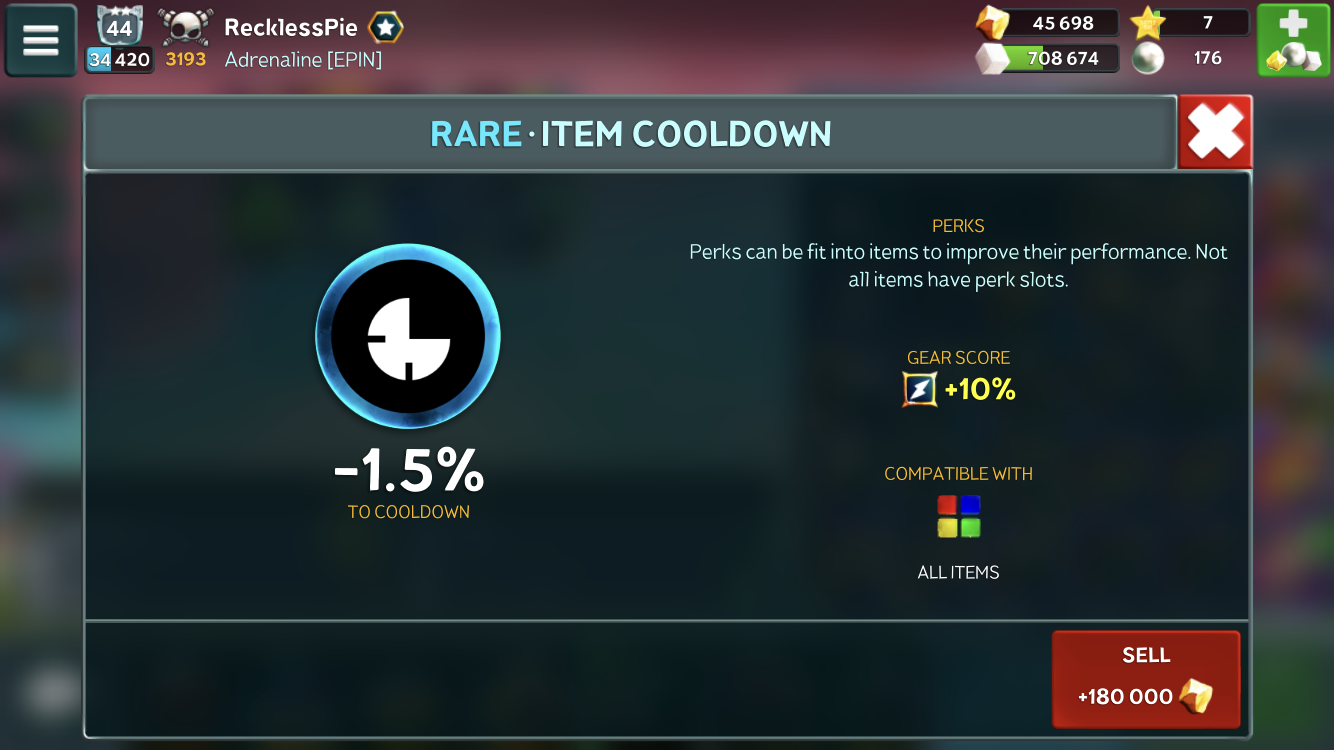The width and height of the screenshot is (1334, 750).
Task: Tap the gear score lightning icon
Action: (920, 389)
